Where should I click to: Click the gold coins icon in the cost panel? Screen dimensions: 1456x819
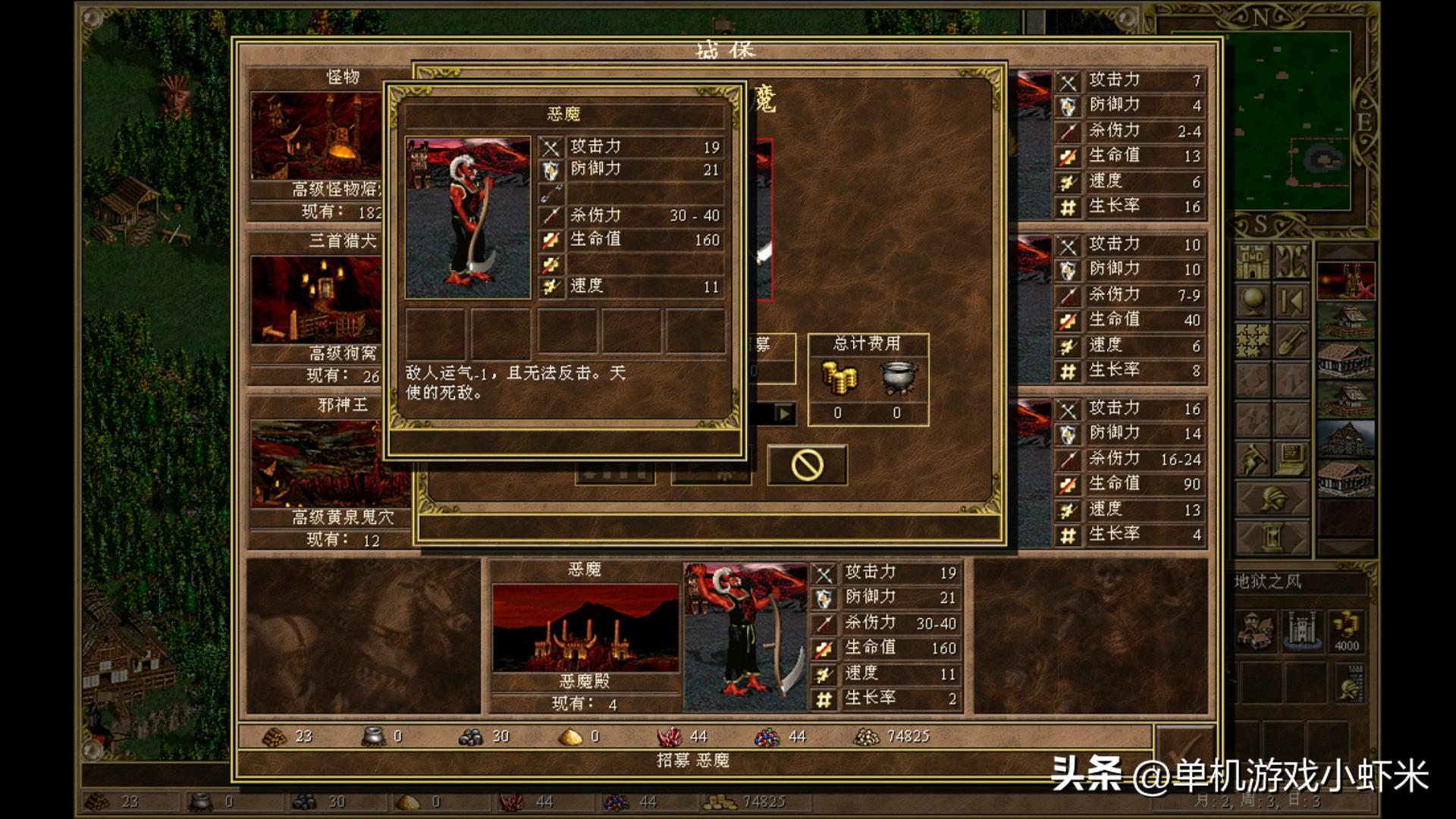[840, 378]
